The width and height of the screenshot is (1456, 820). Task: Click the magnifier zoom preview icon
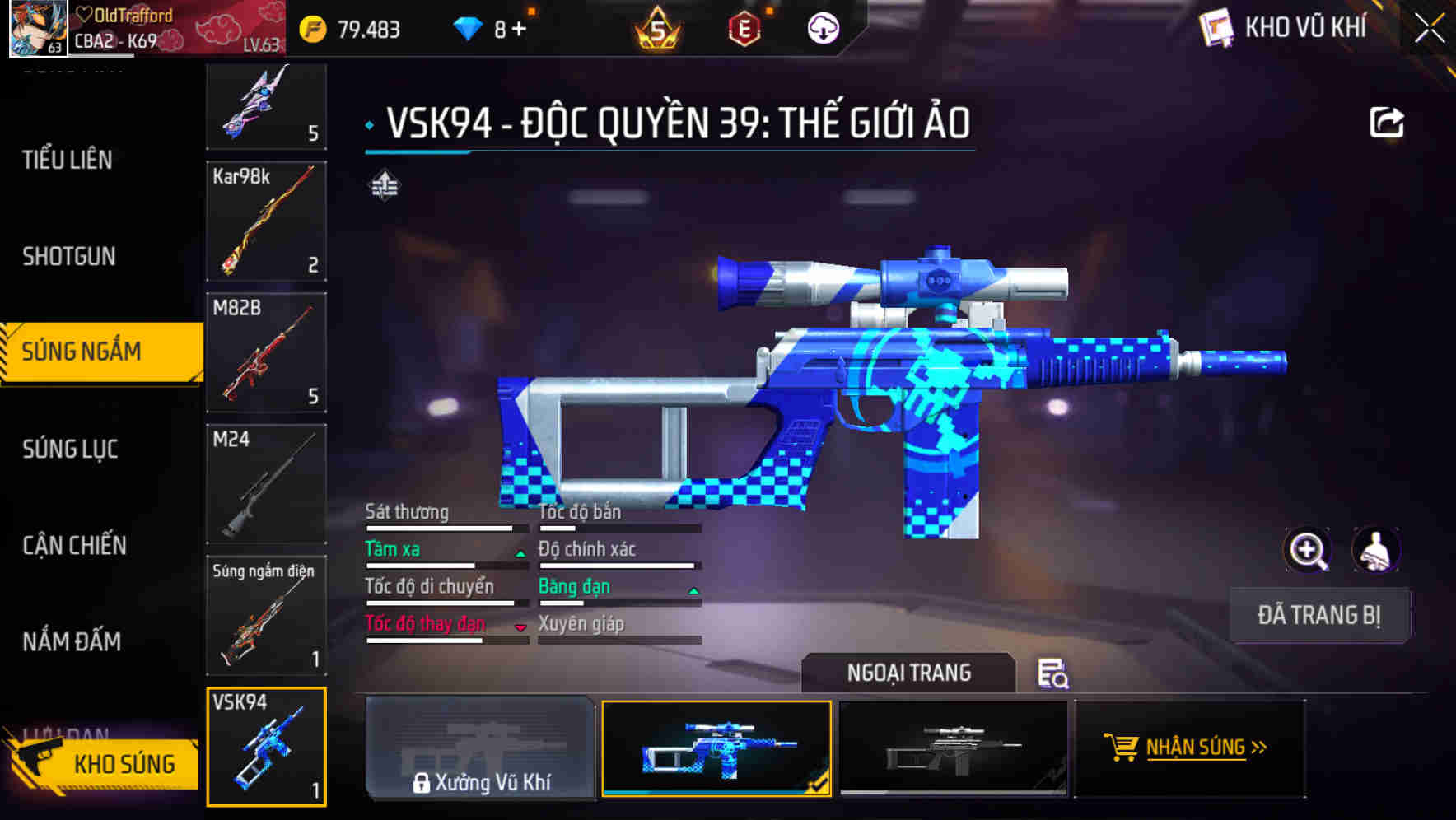click(x=1308, y=550)
